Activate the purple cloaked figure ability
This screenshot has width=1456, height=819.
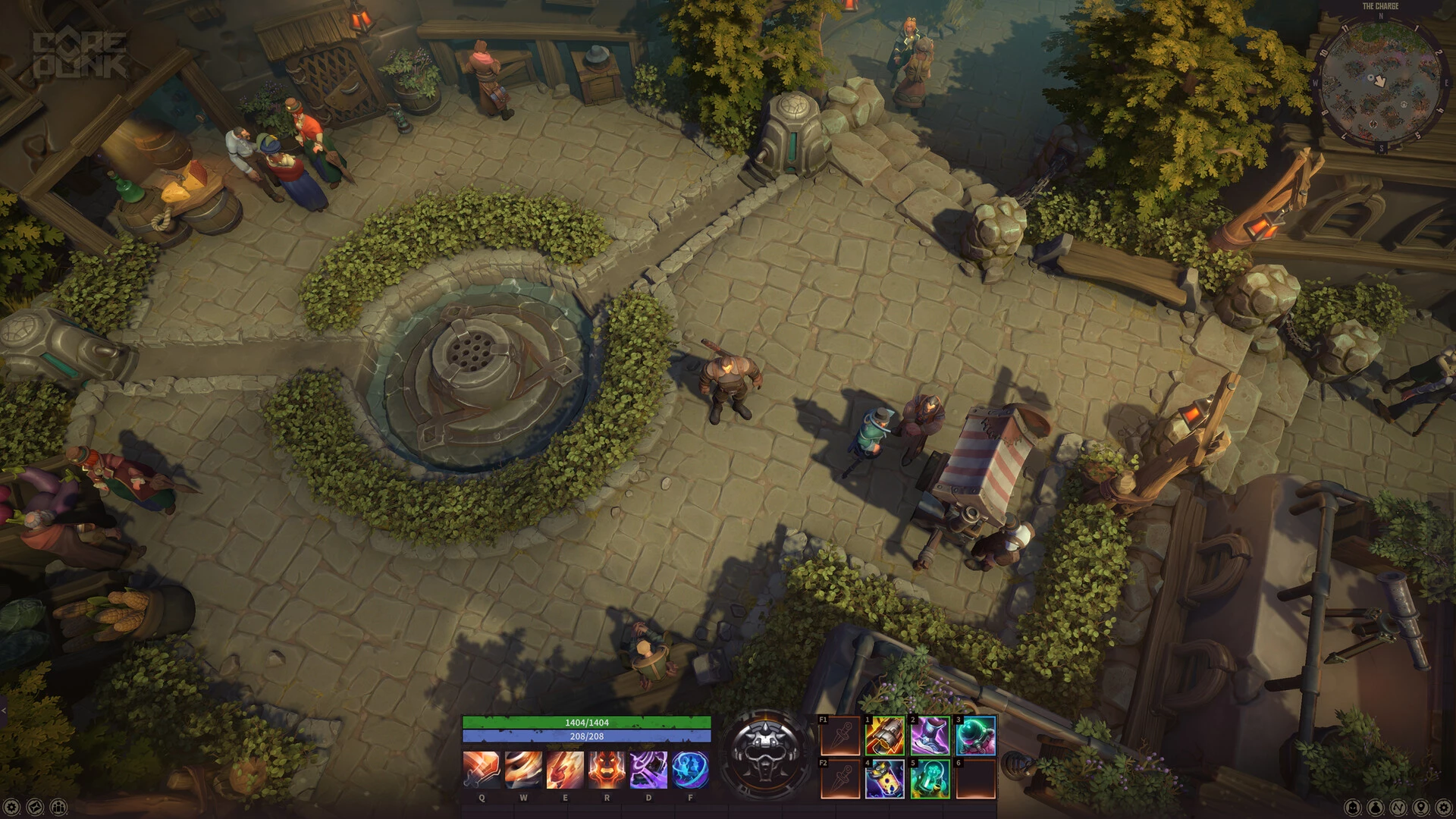click(648, 770)
